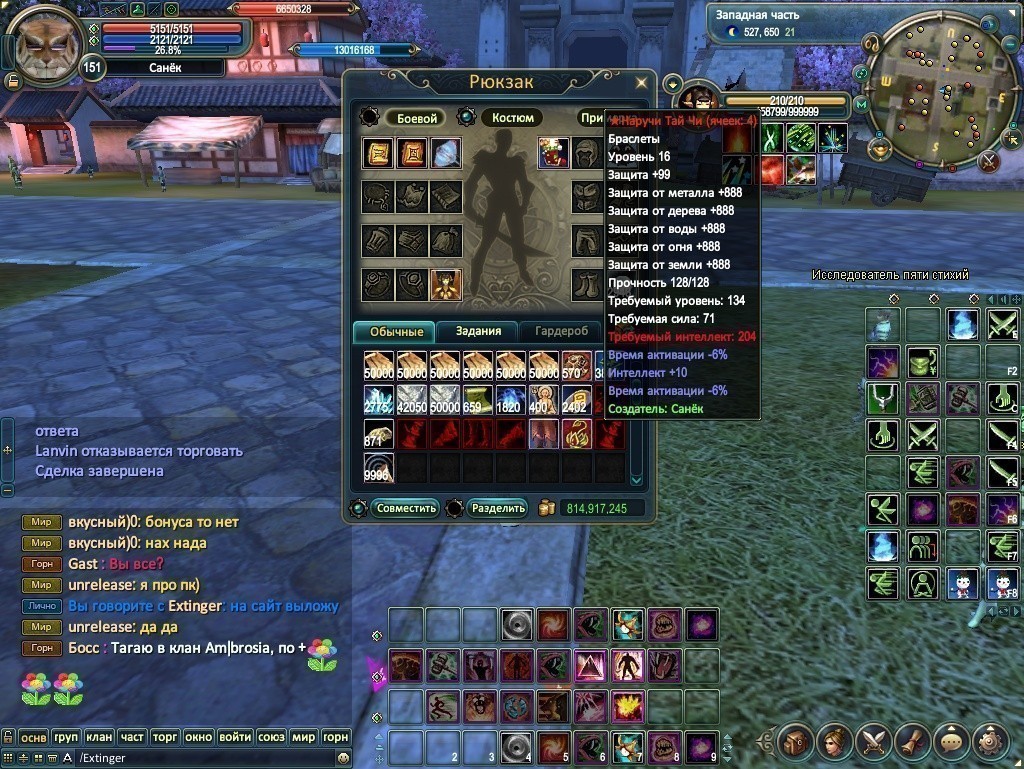Click the chat input field
1024x769 pixels.
click(x=200, y=759)
